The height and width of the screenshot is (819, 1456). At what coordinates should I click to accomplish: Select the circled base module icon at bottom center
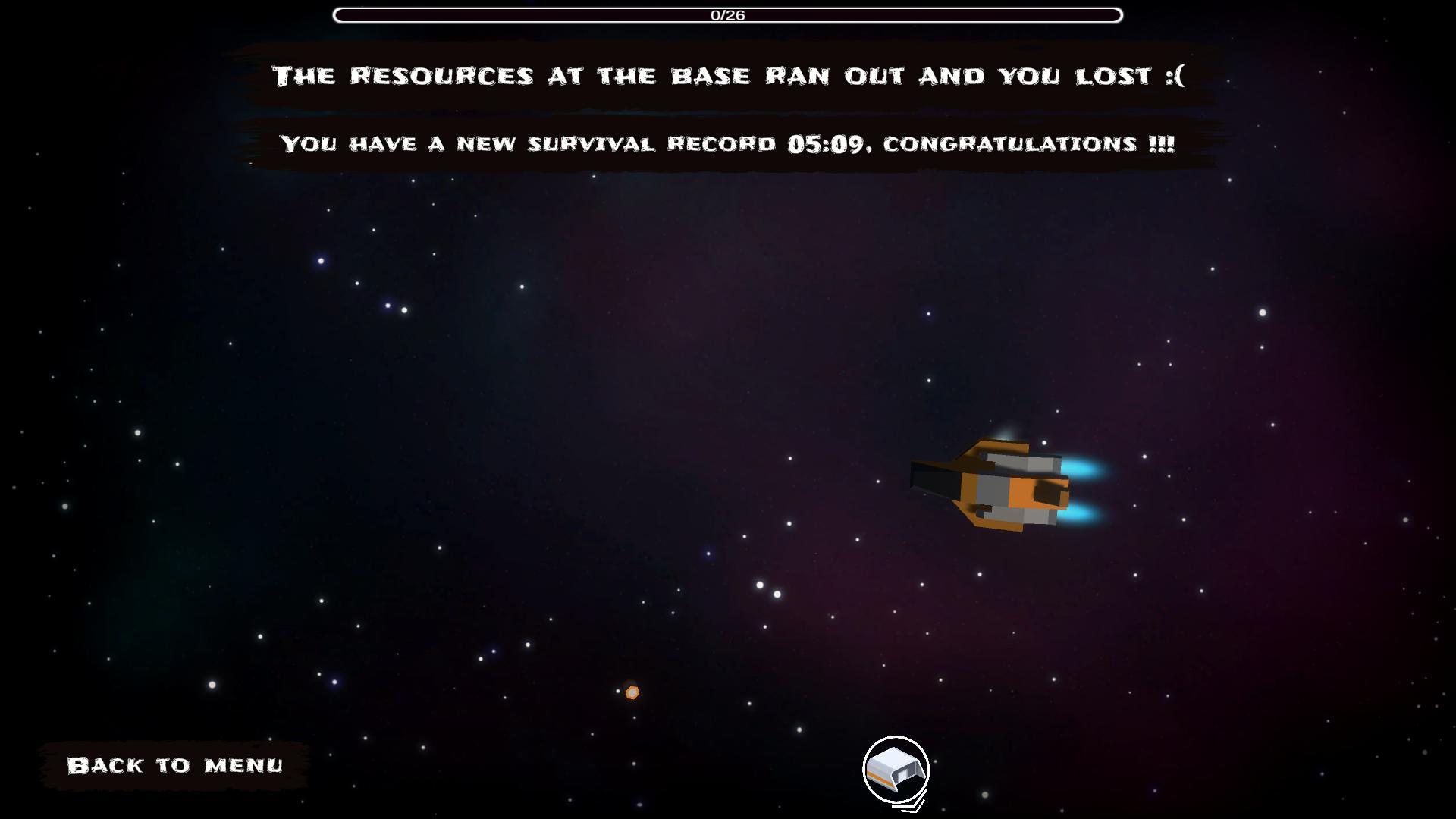click(895, 767)
